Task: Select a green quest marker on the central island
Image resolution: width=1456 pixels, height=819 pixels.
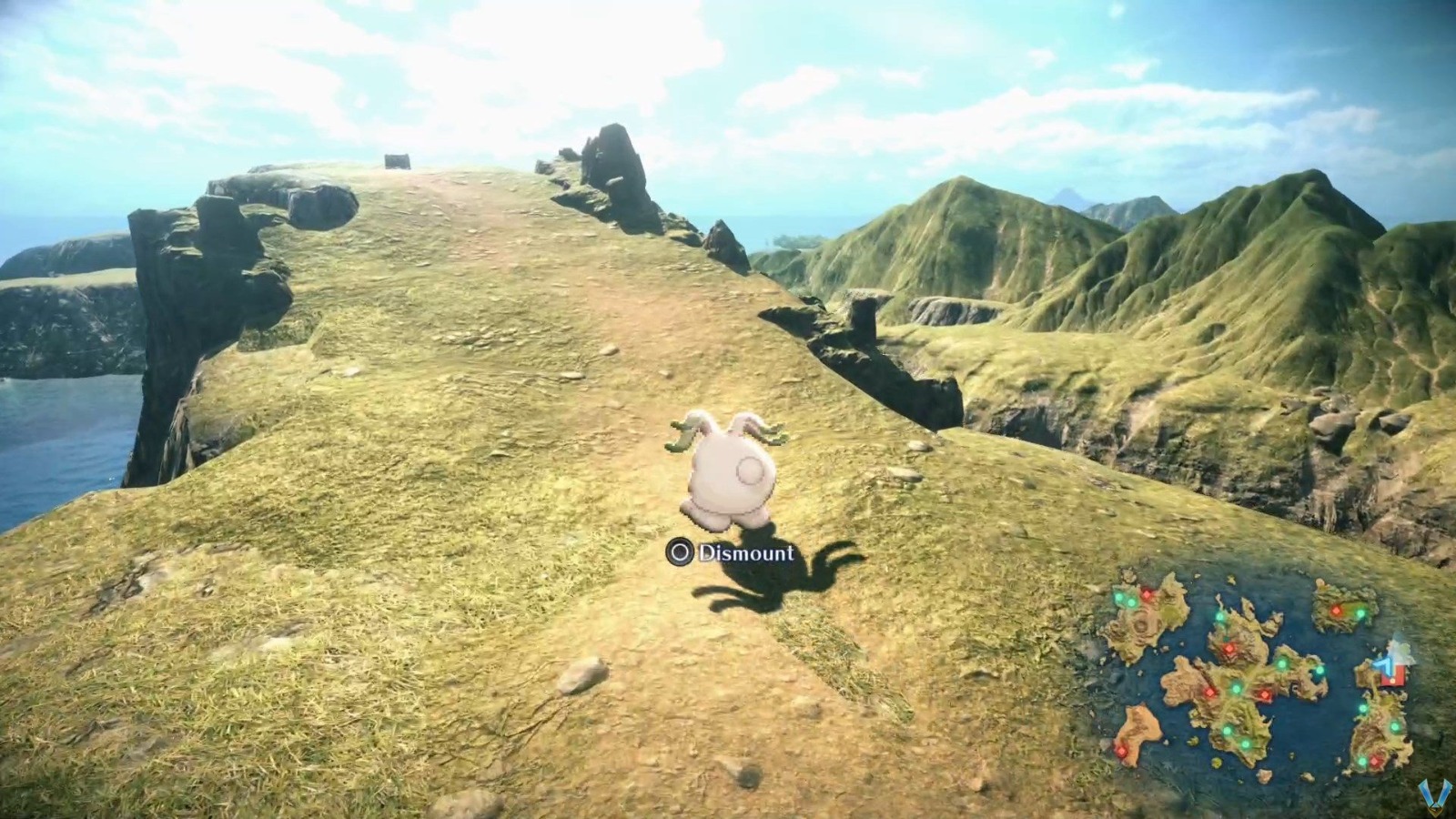Action: [x=1235, y=689]
